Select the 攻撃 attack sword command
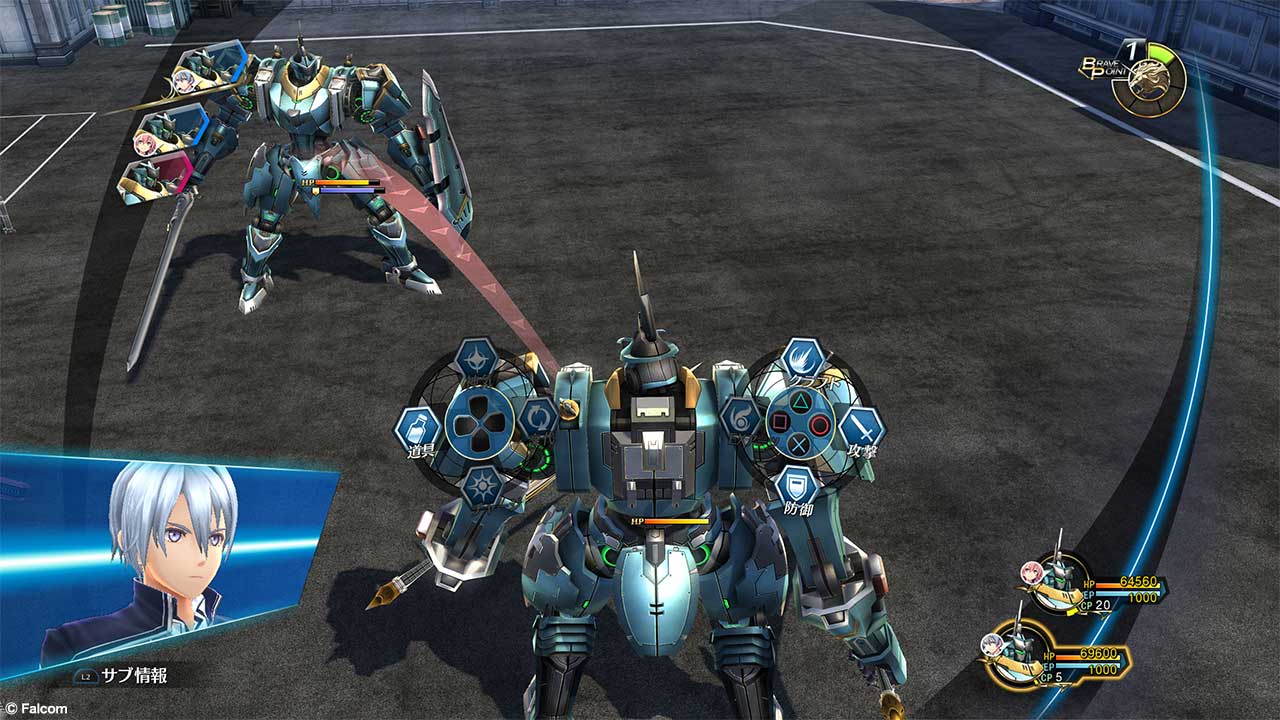 click(x=861, y=427)
